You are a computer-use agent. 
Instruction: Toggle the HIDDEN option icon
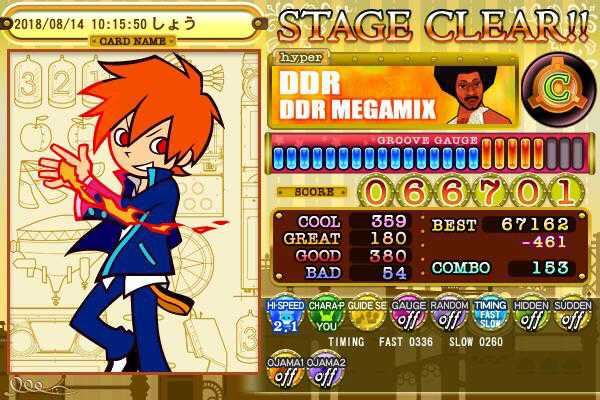530,316
